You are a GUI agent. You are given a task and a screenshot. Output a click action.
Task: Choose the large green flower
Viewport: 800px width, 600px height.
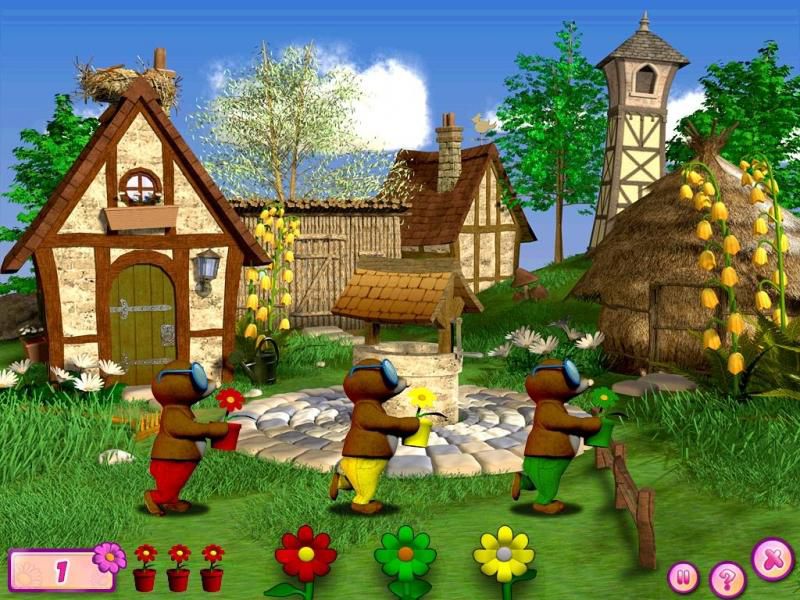coord(405,553)
